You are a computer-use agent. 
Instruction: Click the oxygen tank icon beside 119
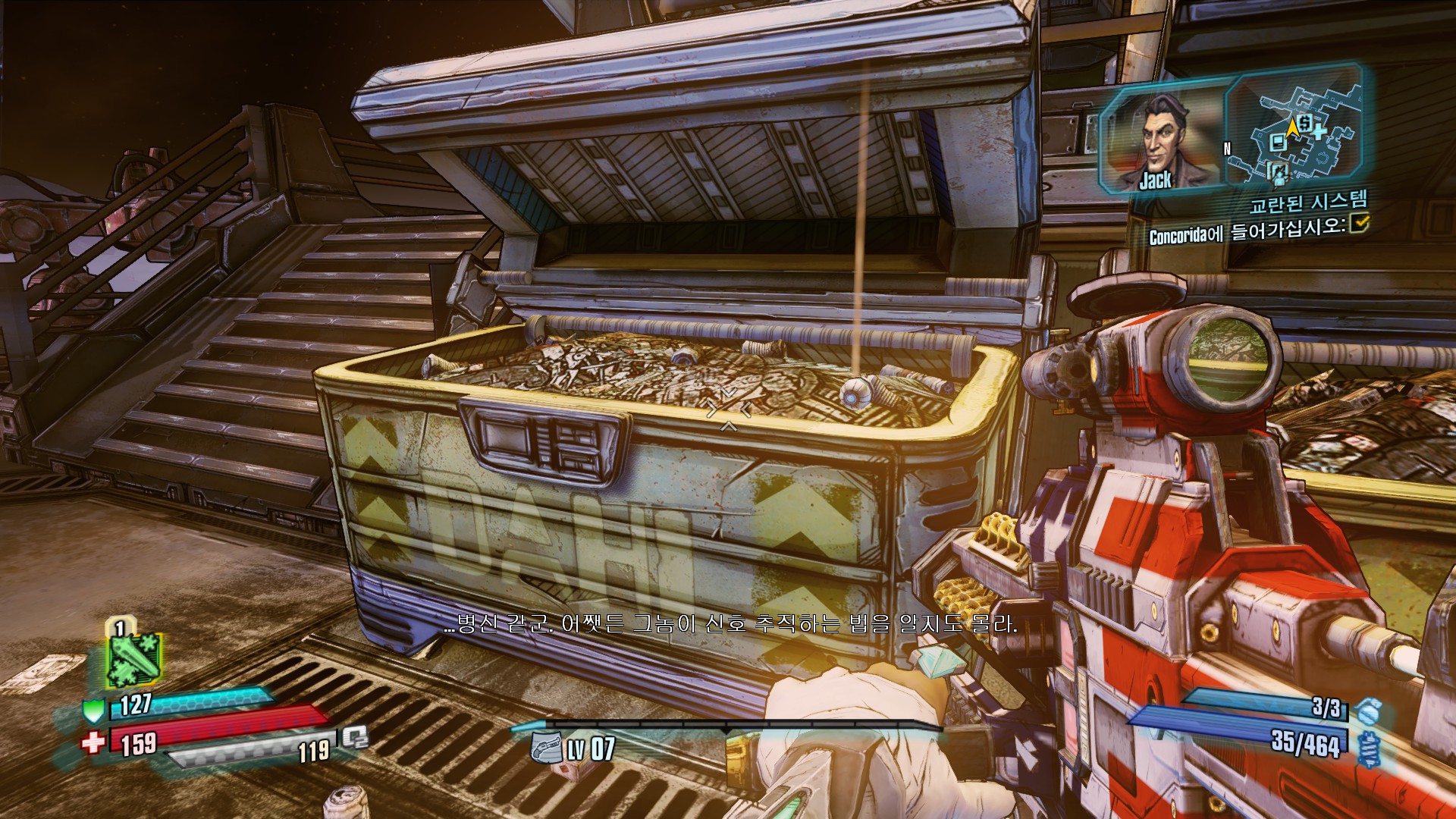tap(355, 736)
